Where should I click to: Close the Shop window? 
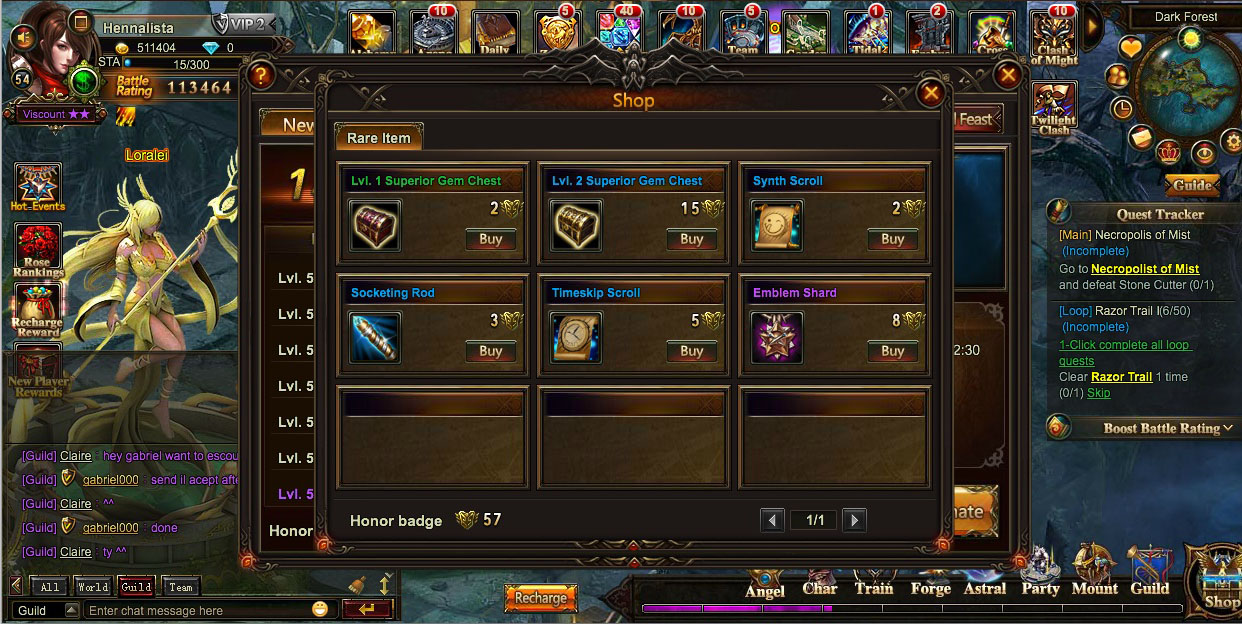(x=931, y=93)
